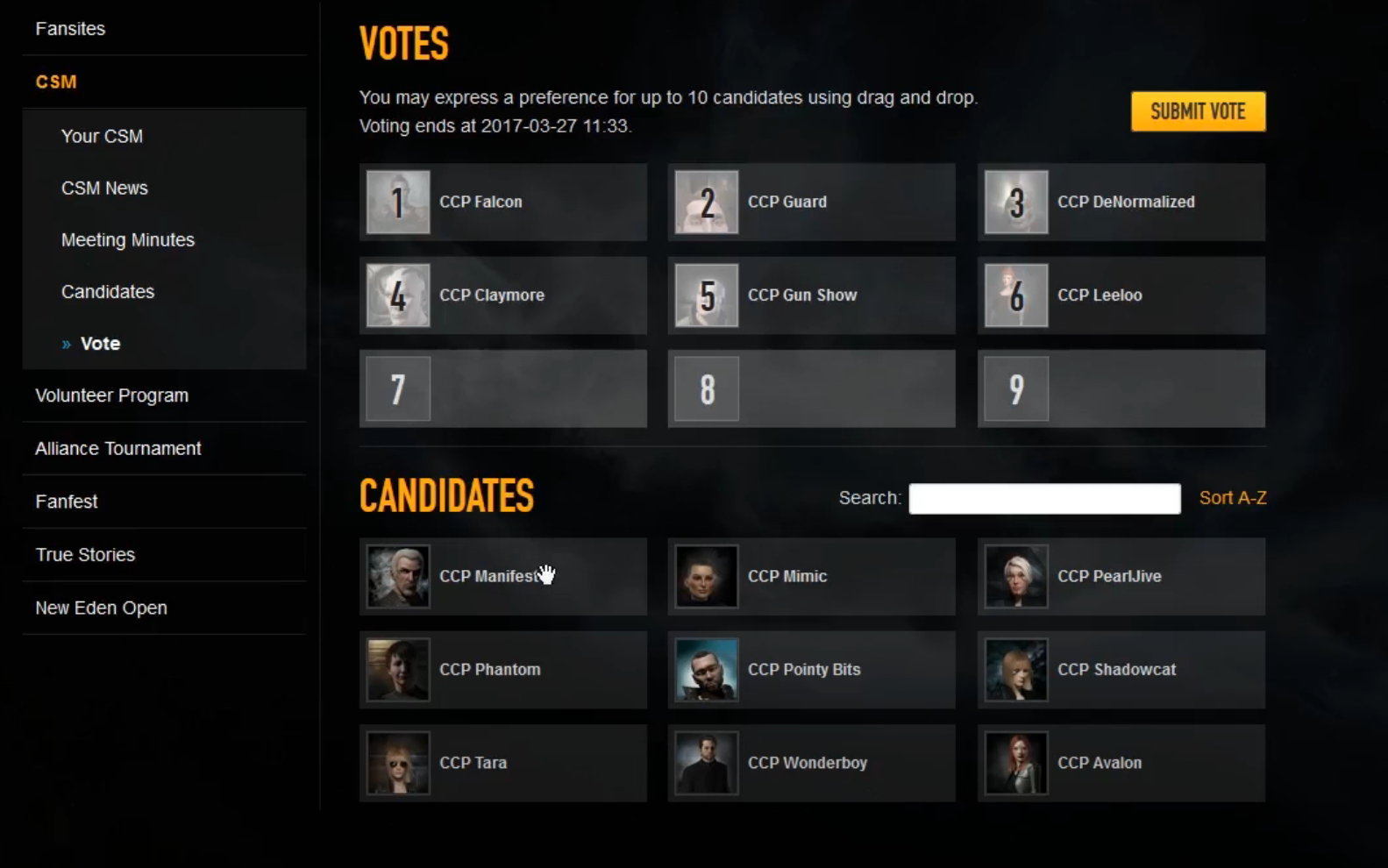
Task: Select CCP PearlJive from the candidates list
Action: (1015, 576)
